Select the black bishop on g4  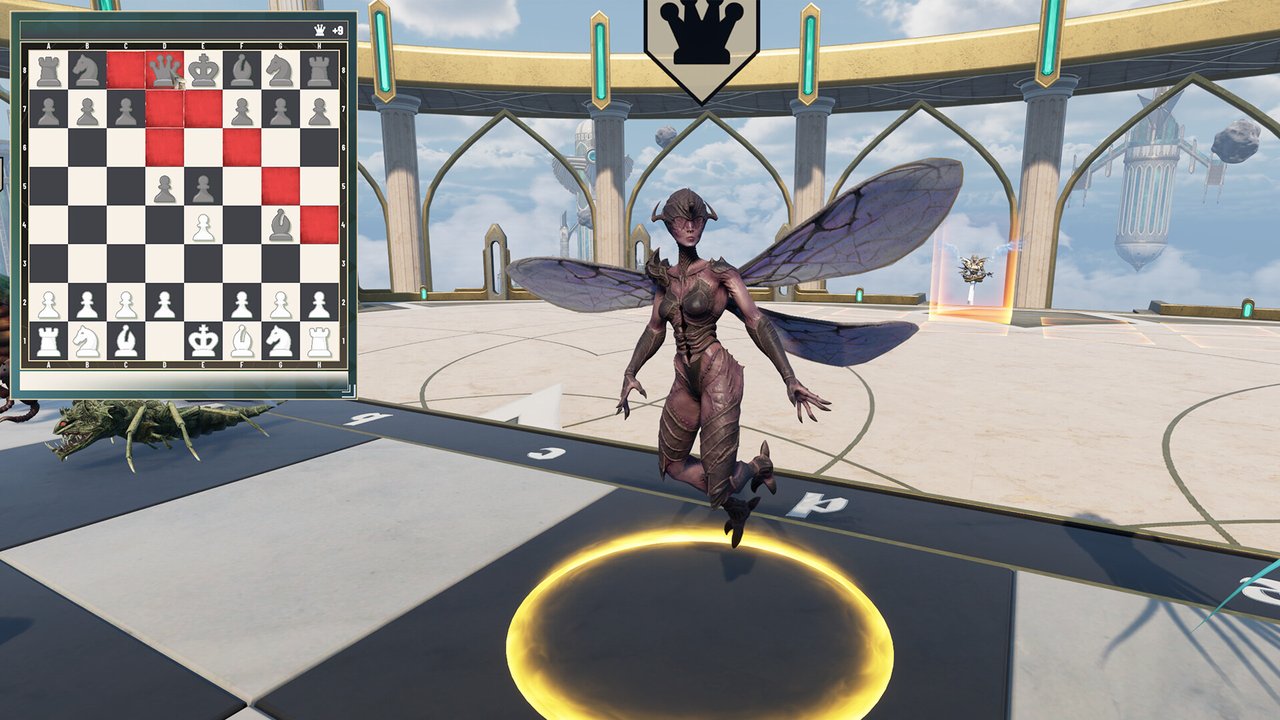280,225
